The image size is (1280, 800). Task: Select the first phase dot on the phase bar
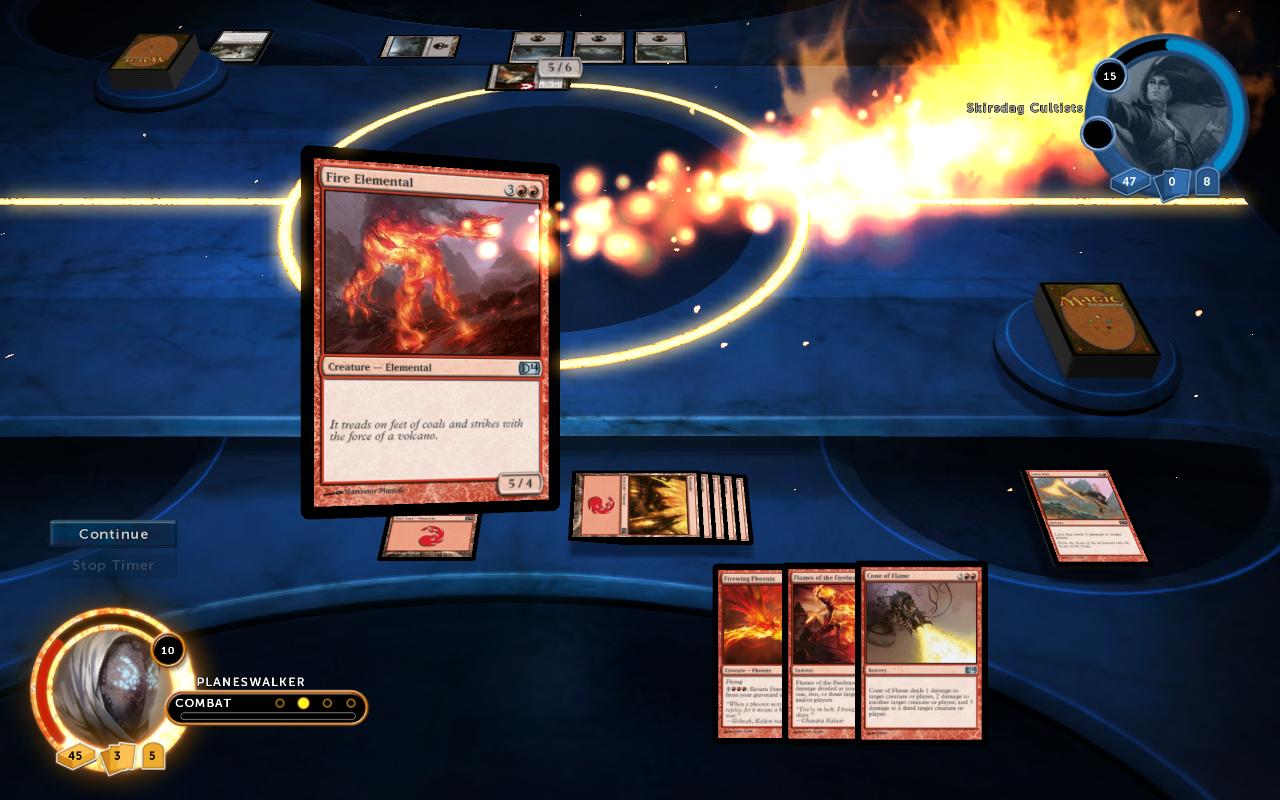[x=279, y=703]
